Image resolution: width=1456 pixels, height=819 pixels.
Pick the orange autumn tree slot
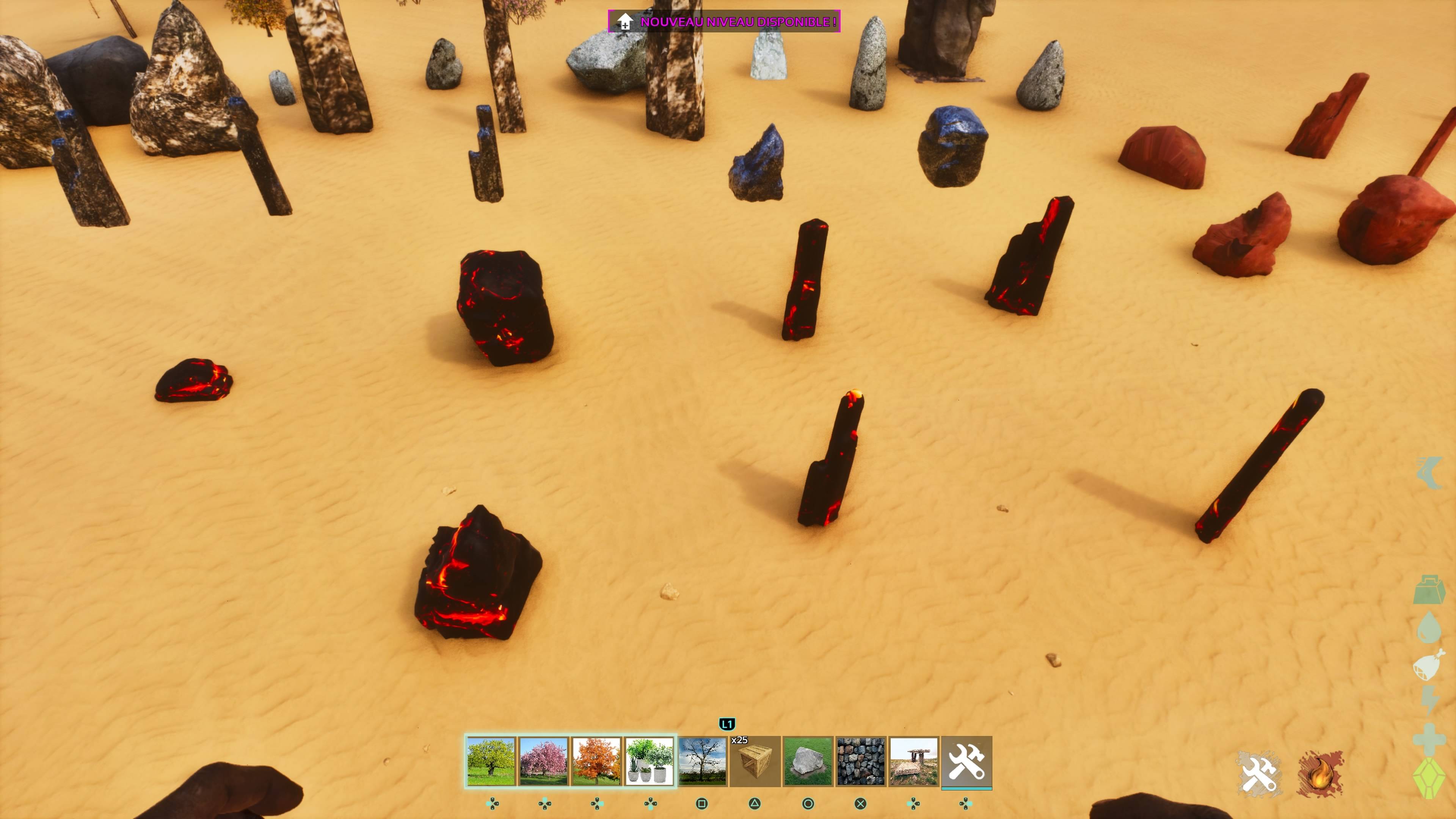596,761
